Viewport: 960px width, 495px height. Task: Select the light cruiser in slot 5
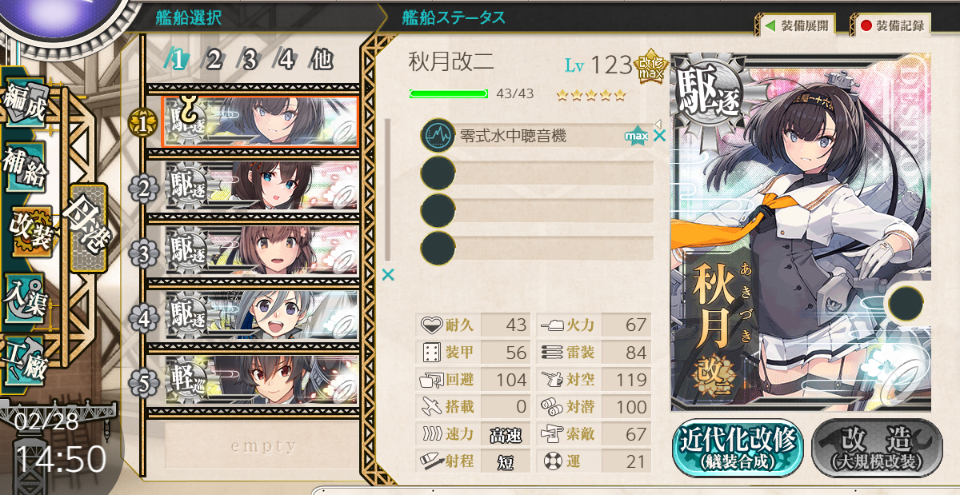[x=258, y=381]
